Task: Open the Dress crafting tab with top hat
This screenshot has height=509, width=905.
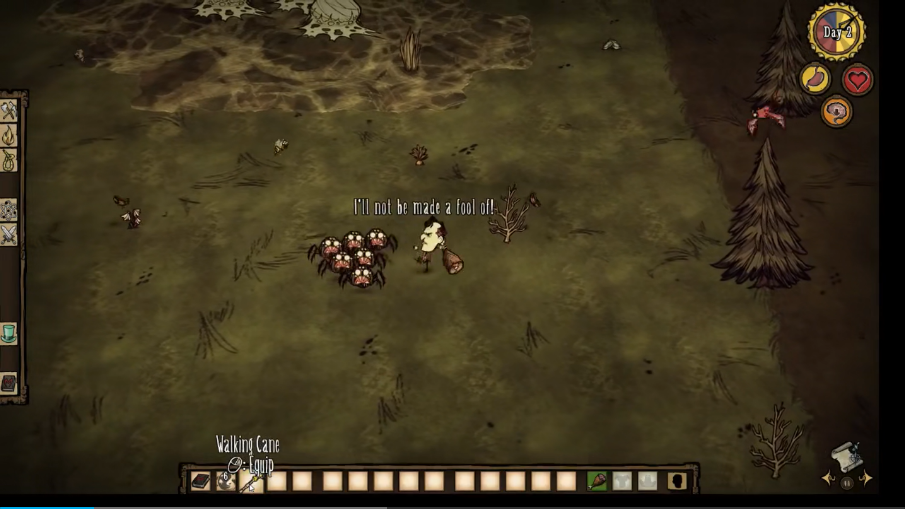Action: 9,333
